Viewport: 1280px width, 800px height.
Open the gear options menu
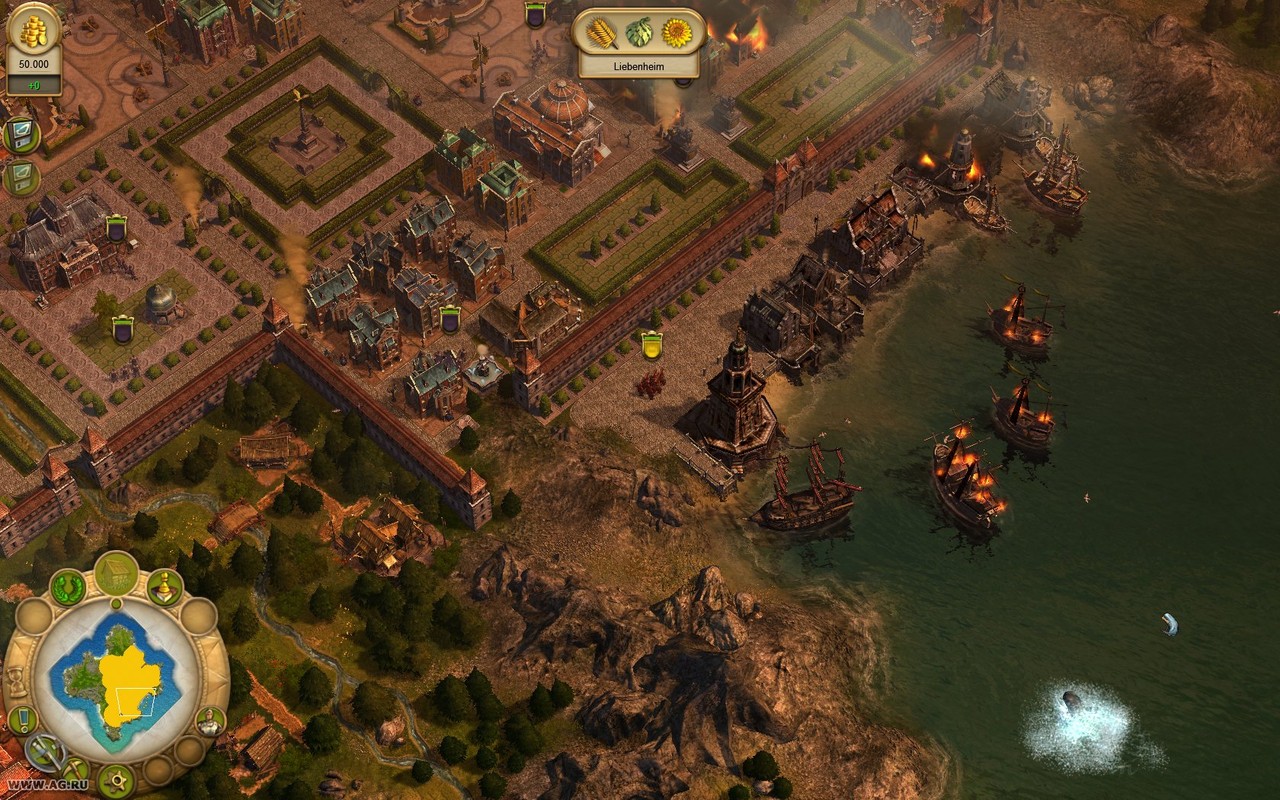[x=116, y=779]
